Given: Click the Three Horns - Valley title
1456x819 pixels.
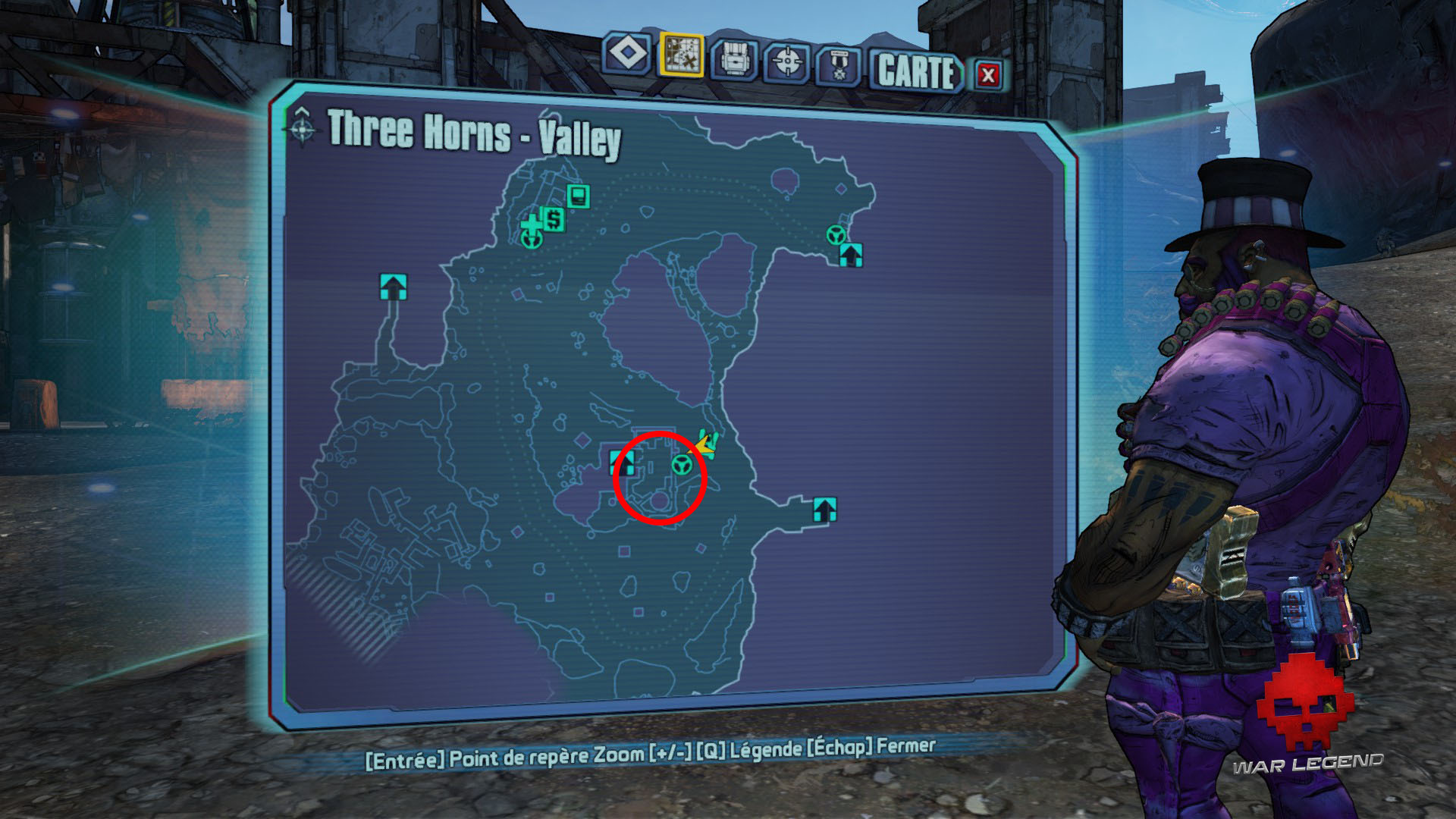Looking at the screenshot, I should (474, 133).
